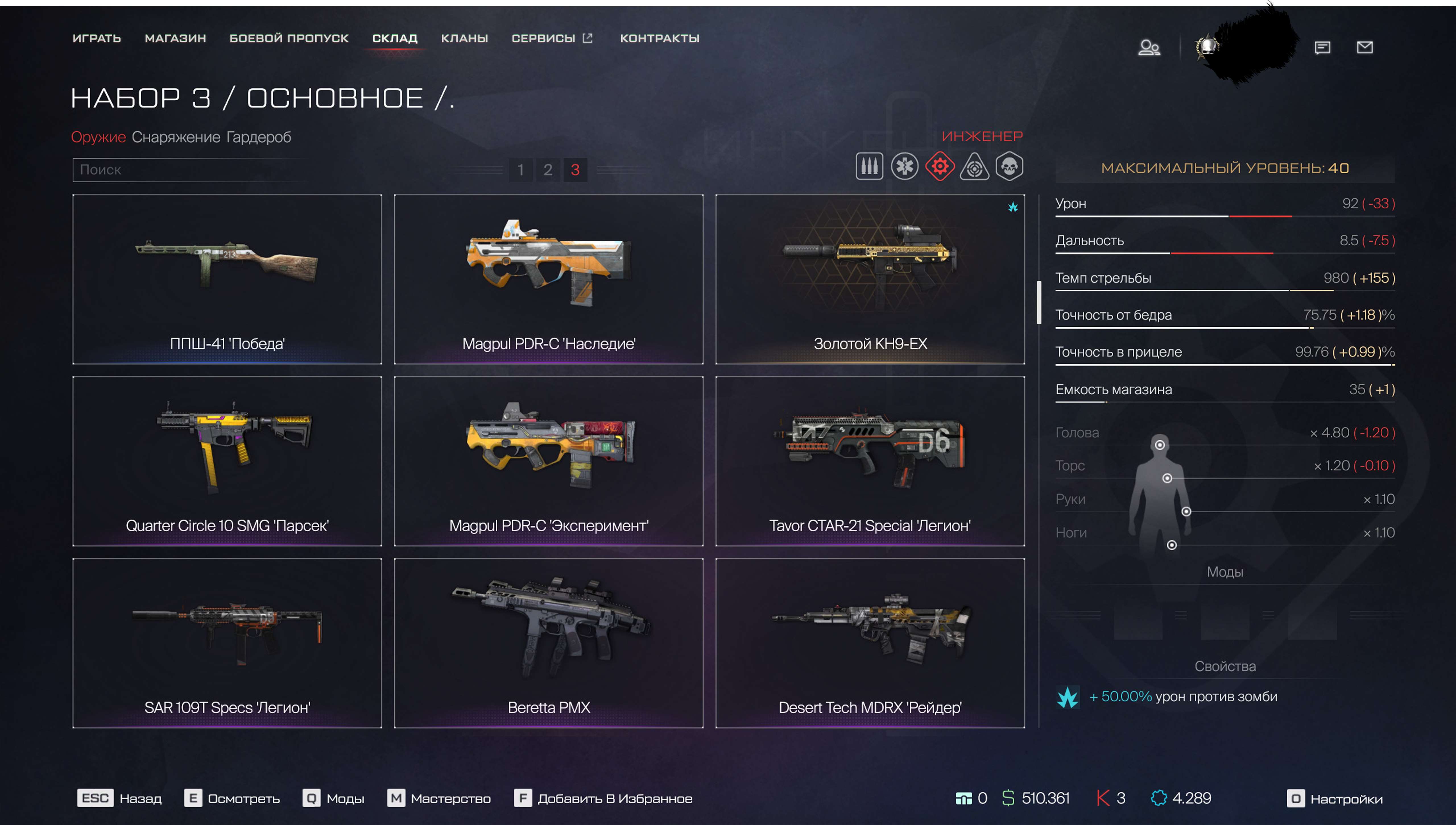
Task: Select the Снаряжение category
Action: click(x=176, y=137)
